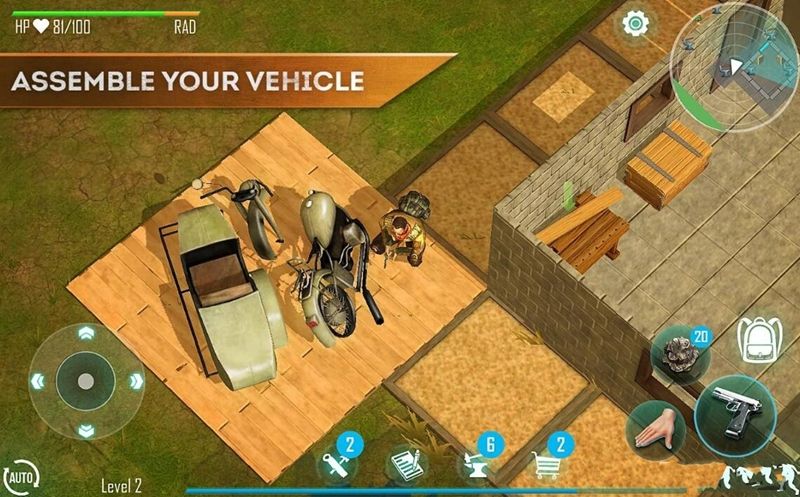Tap the joystick's right arrow
The width and height of the screenshot is (800, 497).
(x=135, y=381)
